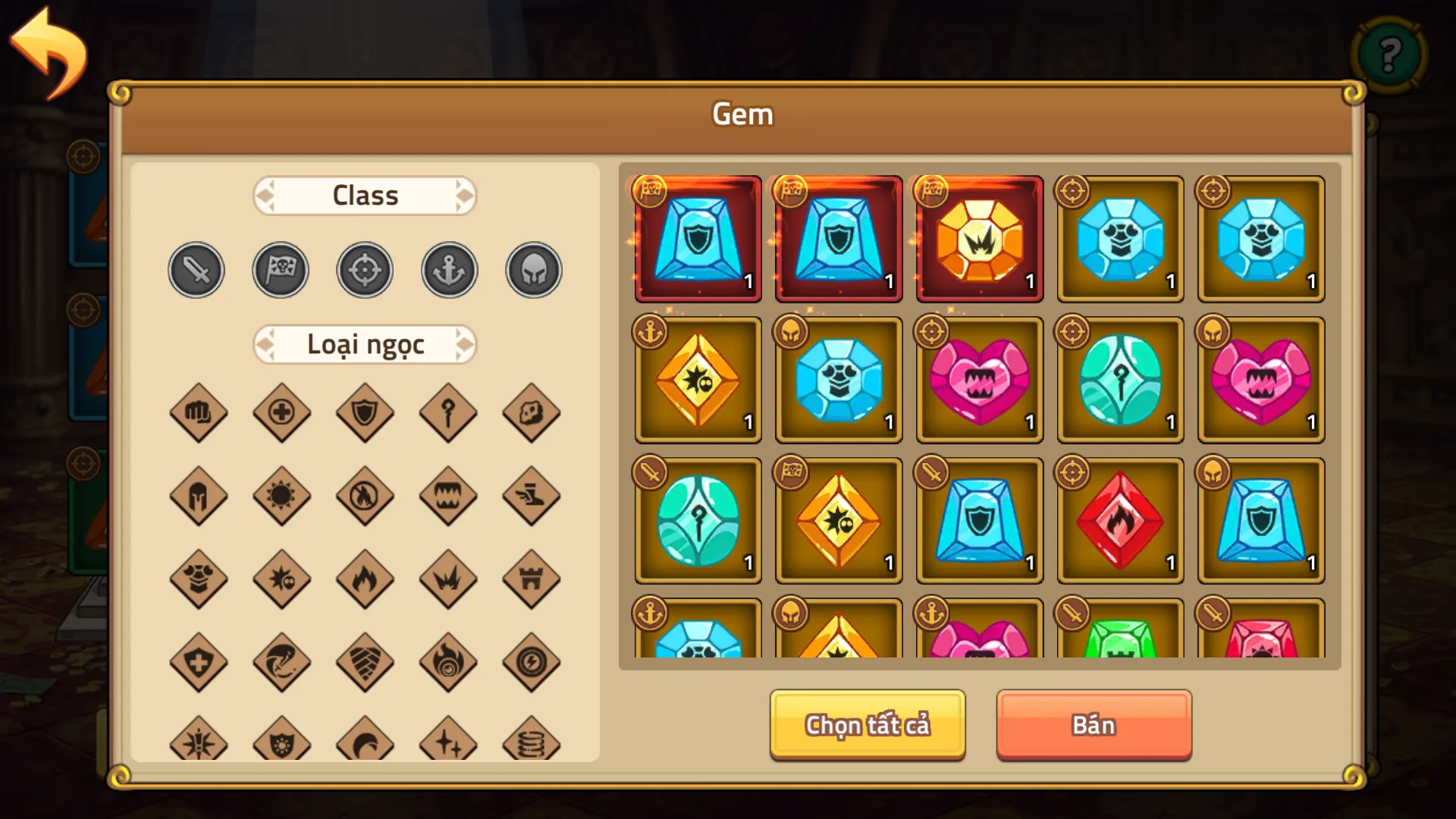Select the fist gem type filter
This screenshot has height=819, width=1456.
click(198, 413)
